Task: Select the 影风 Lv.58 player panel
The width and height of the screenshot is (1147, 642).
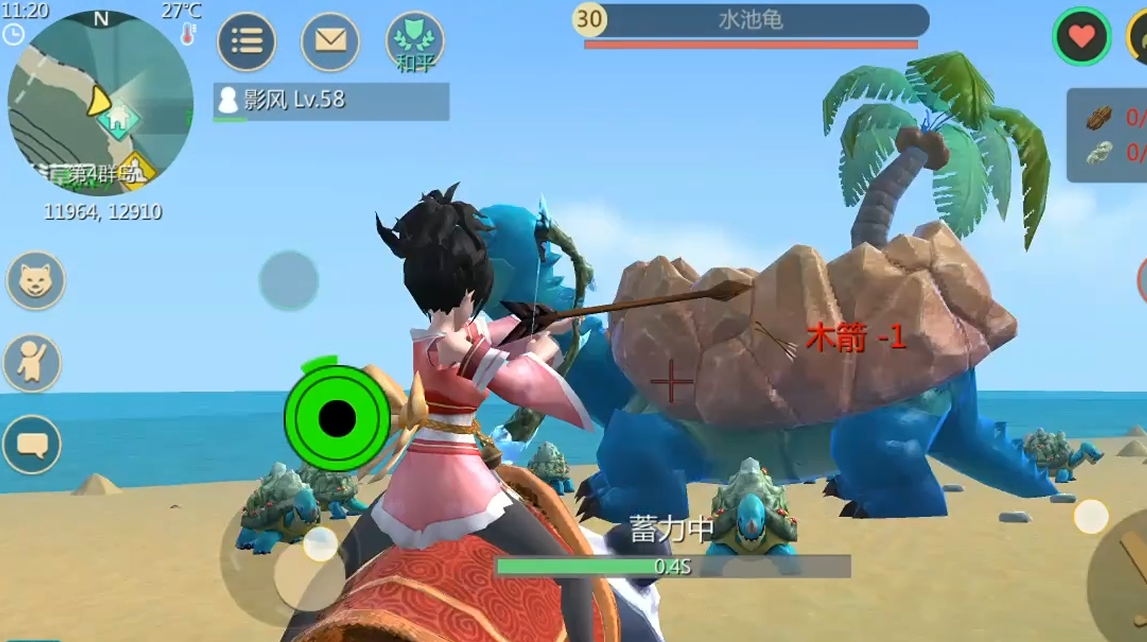Action: pos(331,101)
